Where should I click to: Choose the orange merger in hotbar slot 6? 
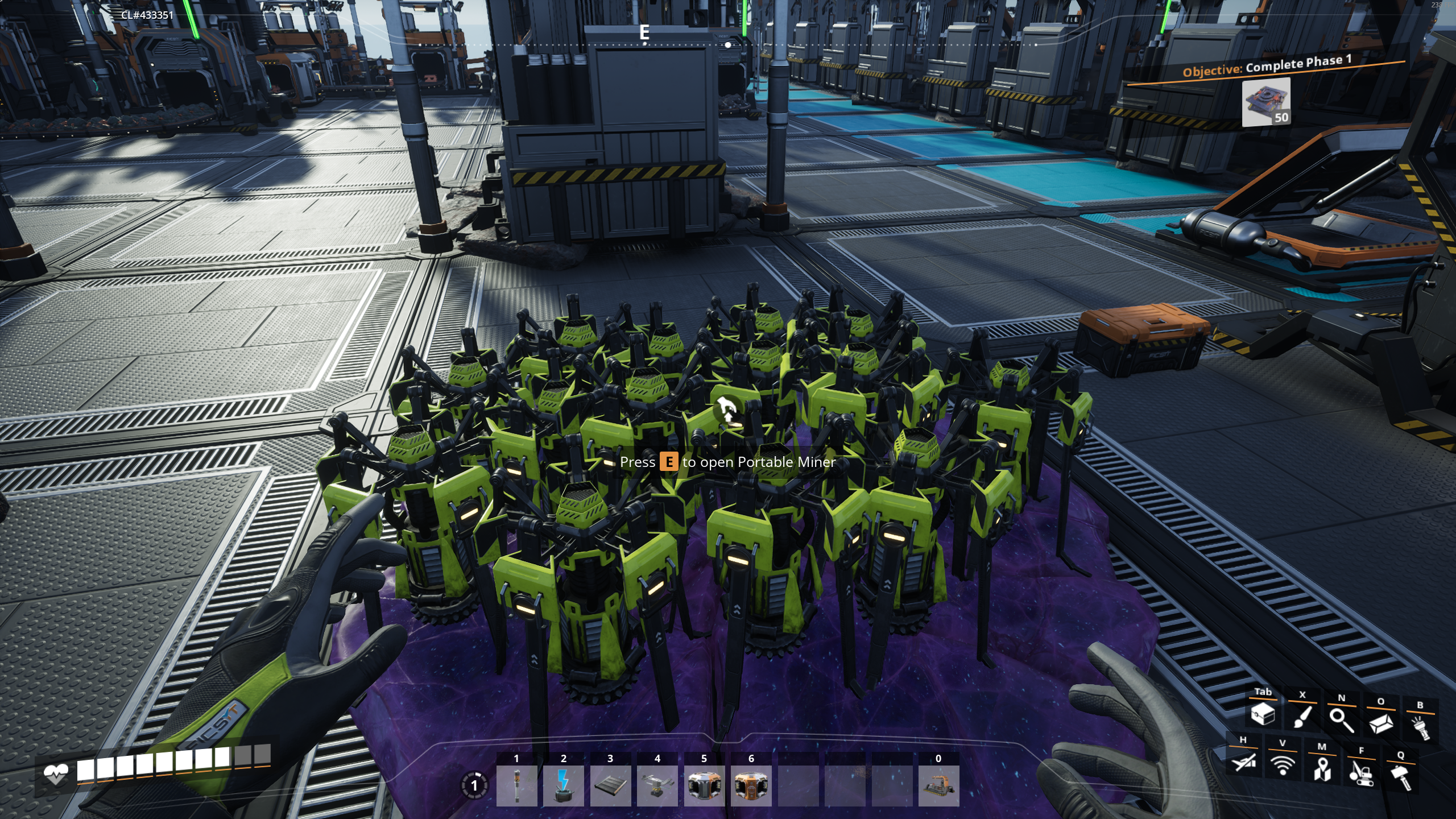751,785
